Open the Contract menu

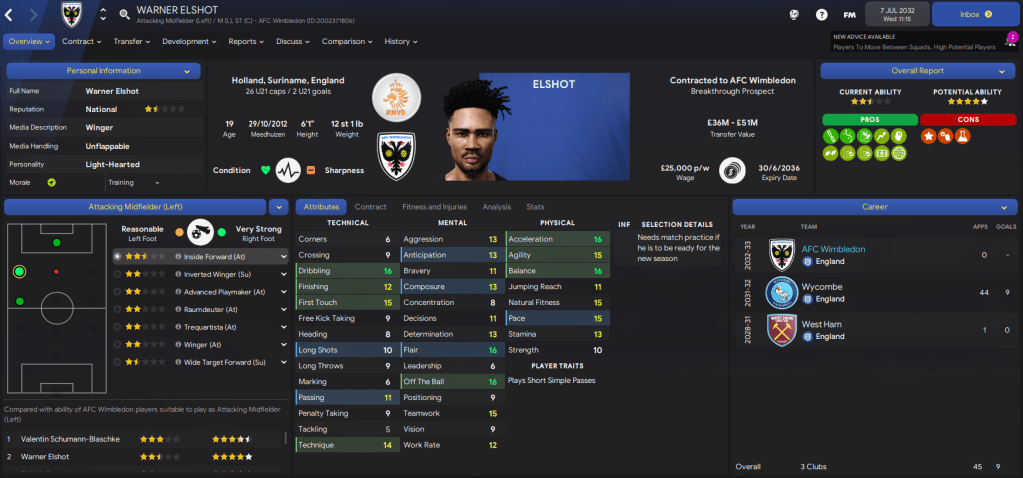coord(82,41)
